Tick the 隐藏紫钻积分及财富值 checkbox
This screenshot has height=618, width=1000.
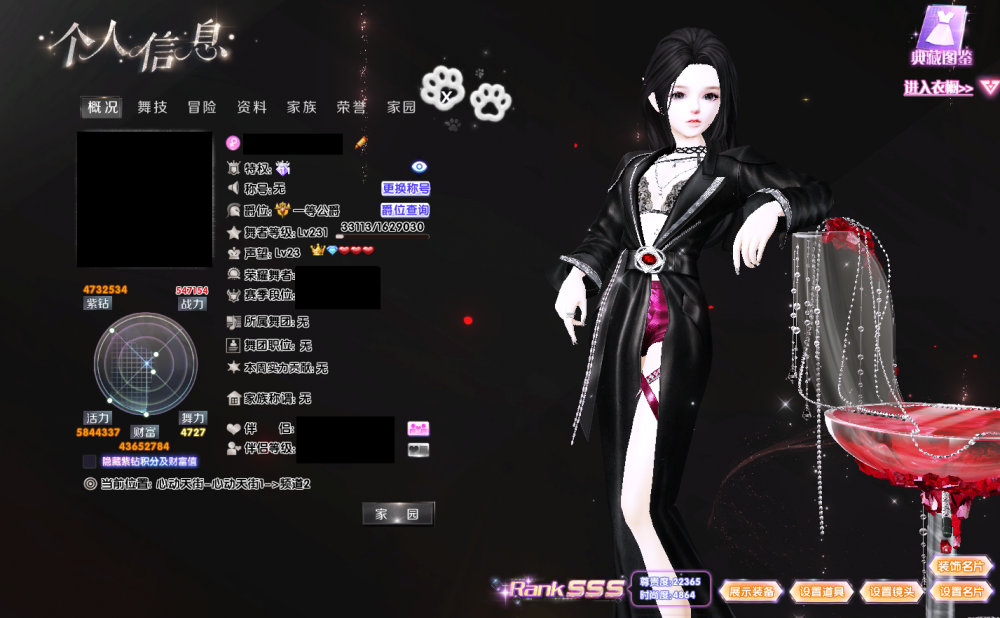[90, 462]
